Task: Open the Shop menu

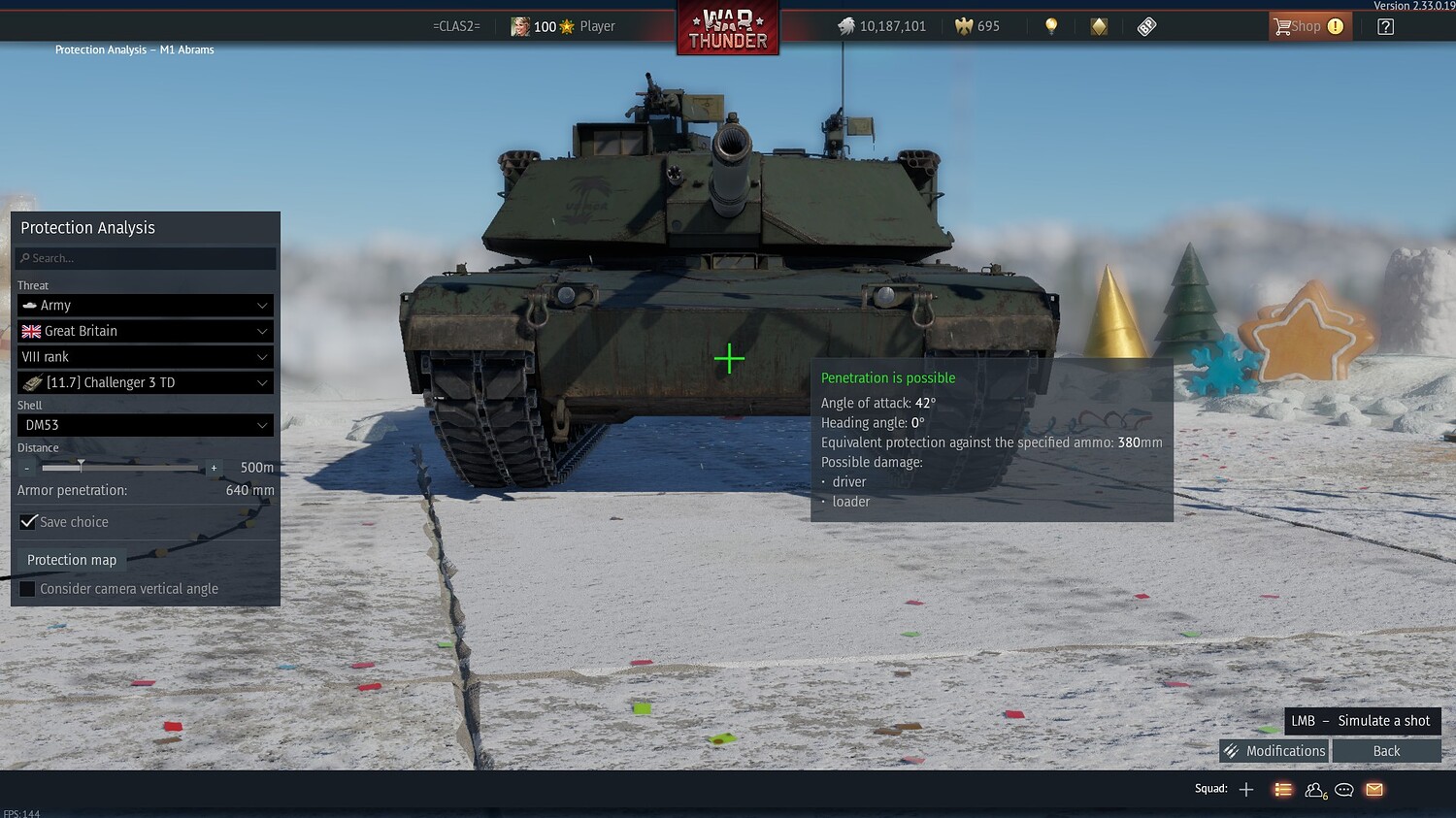Action: (x=1309, y=26)
